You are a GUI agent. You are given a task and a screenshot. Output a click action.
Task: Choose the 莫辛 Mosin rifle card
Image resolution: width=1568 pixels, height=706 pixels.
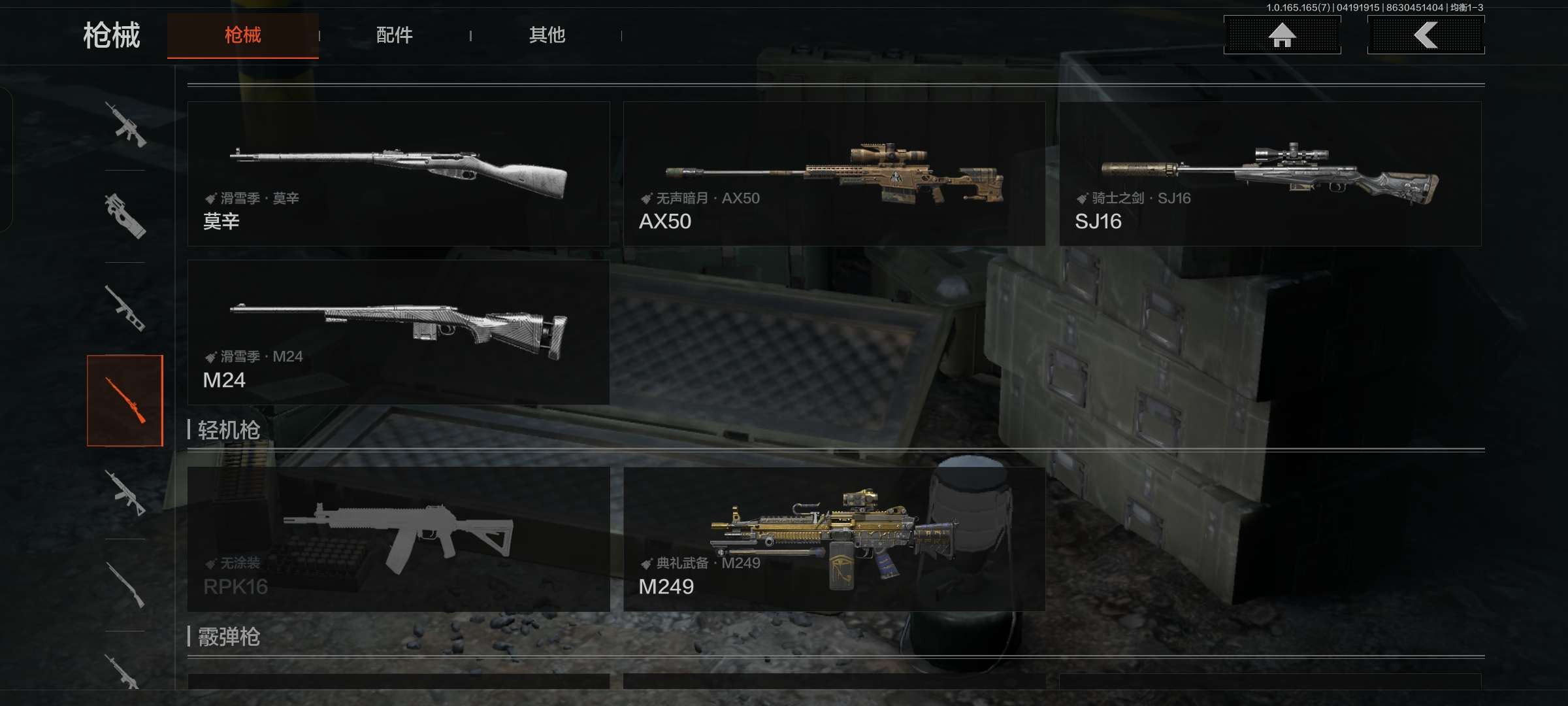coord(399,174)
